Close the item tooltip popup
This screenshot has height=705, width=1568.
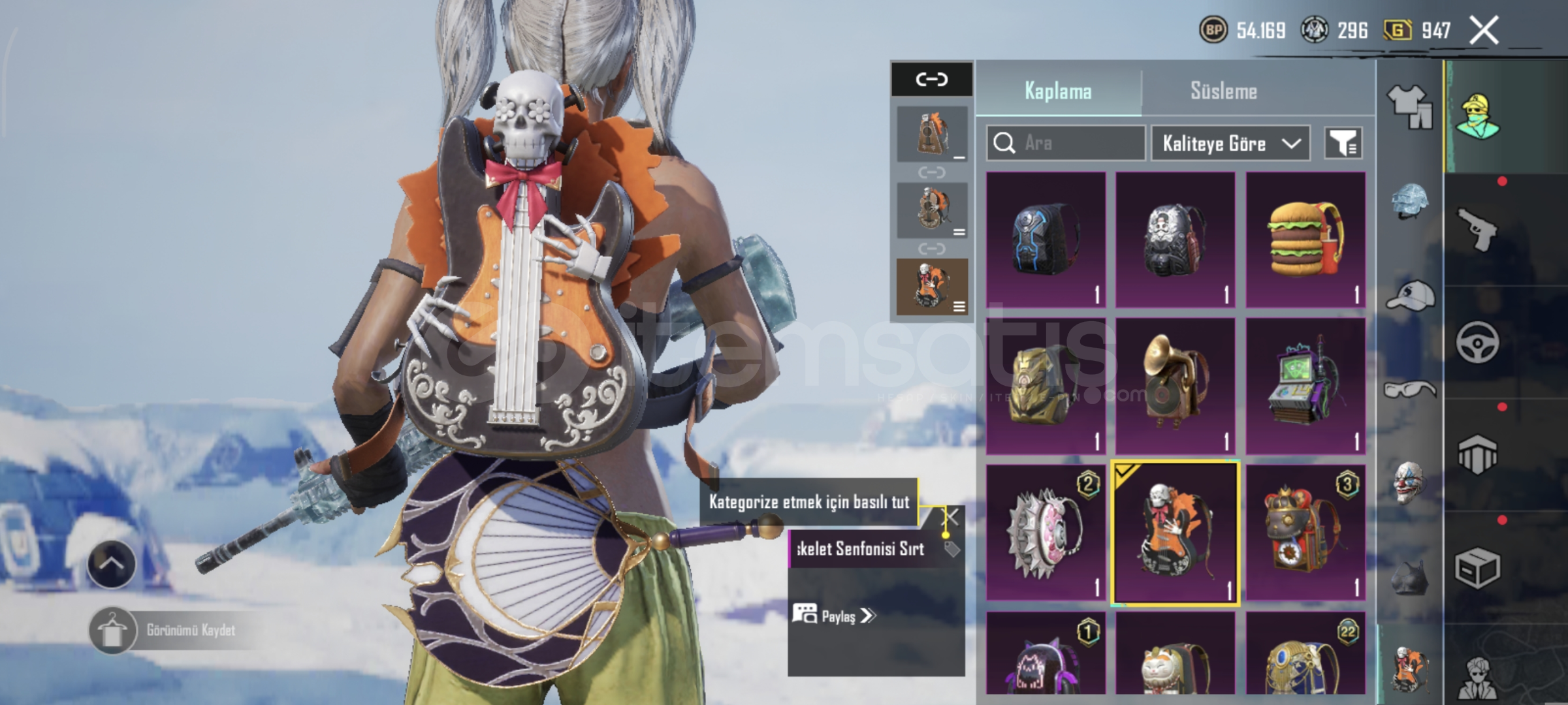(952, 518)
